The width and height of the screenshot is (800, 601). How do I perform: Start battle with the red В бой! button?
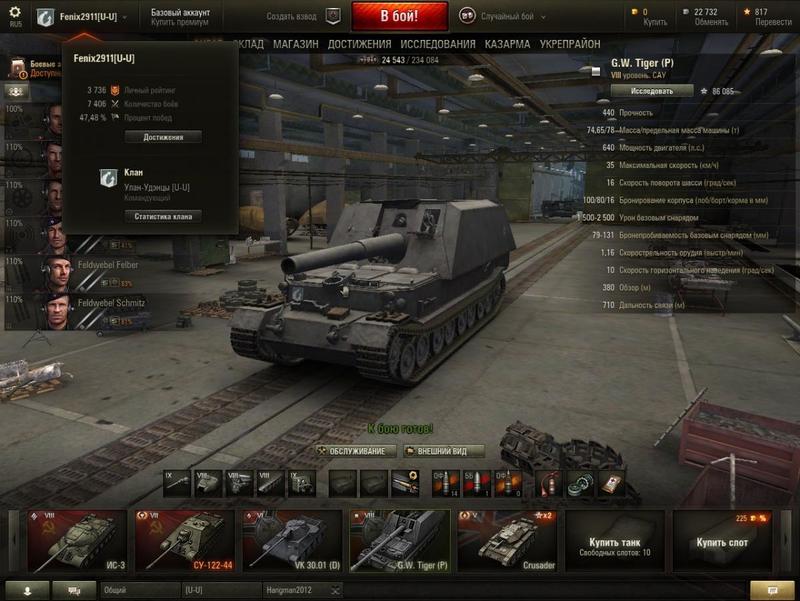[399, 16]
